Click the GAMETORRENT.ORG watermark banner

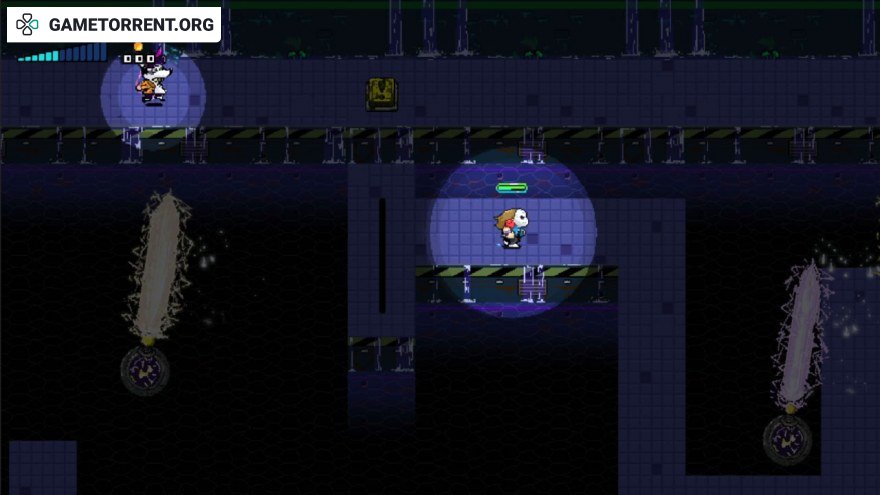point(114,24)
